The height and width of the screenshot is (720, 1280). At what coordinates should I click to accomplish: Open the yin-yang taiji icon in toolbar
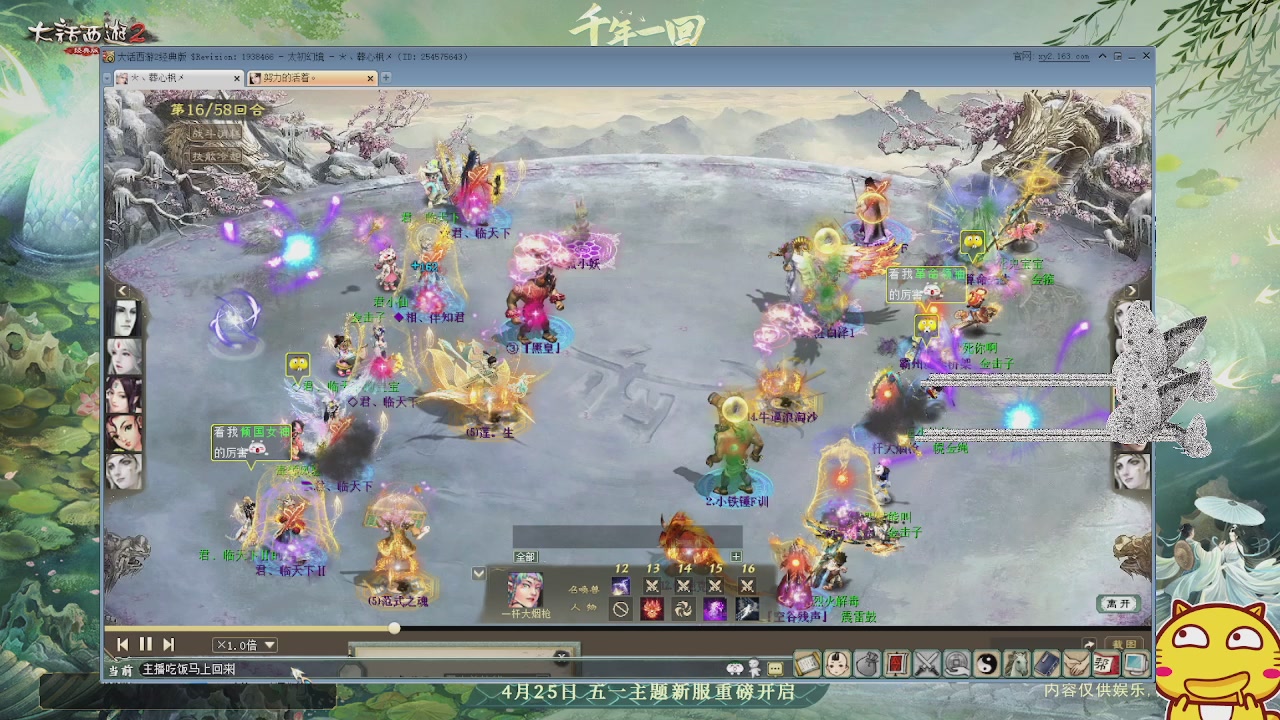[x=987, y=663]
